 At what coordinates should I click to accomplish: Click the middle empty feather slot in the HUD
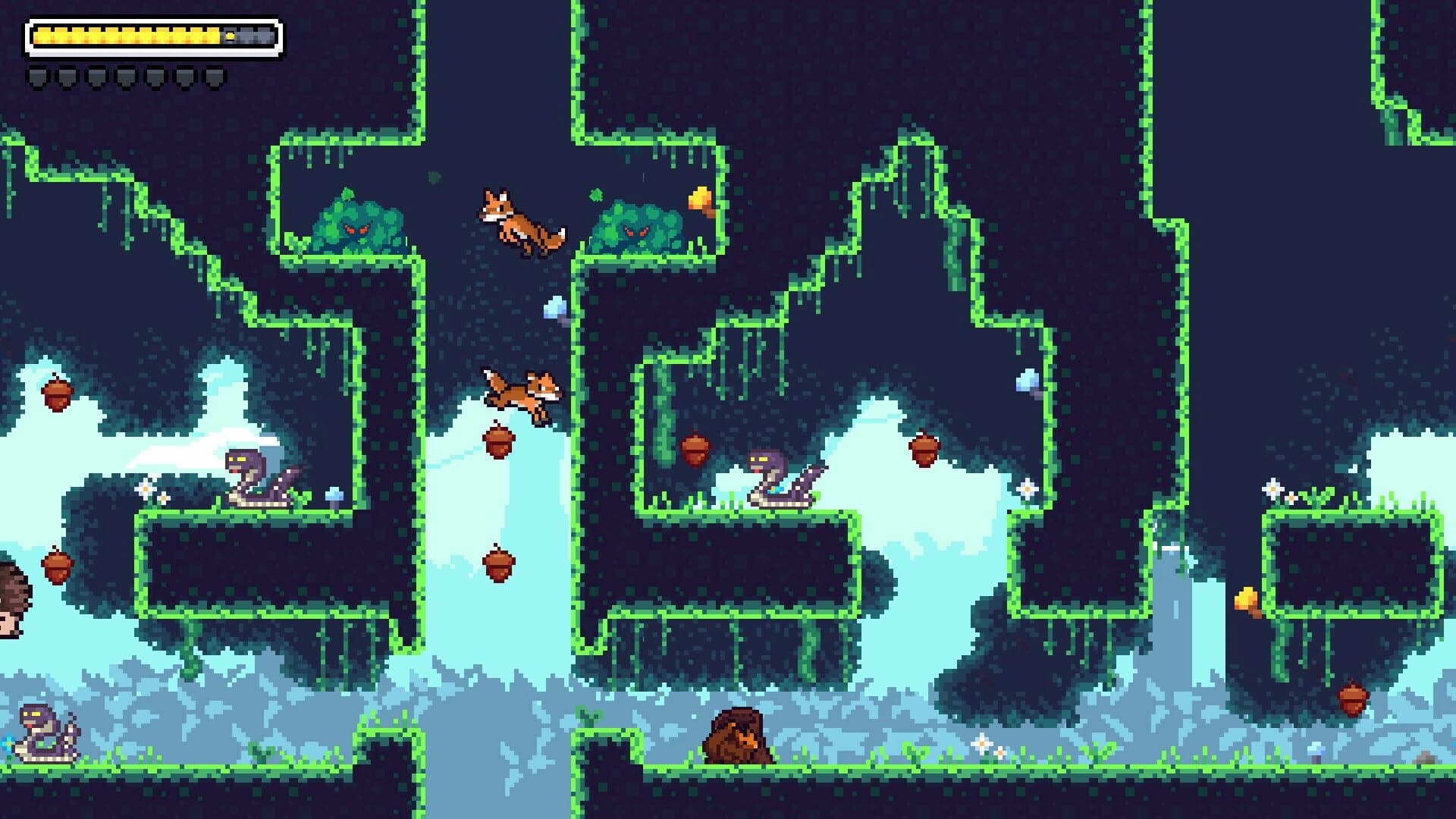(x=125, y=76)
